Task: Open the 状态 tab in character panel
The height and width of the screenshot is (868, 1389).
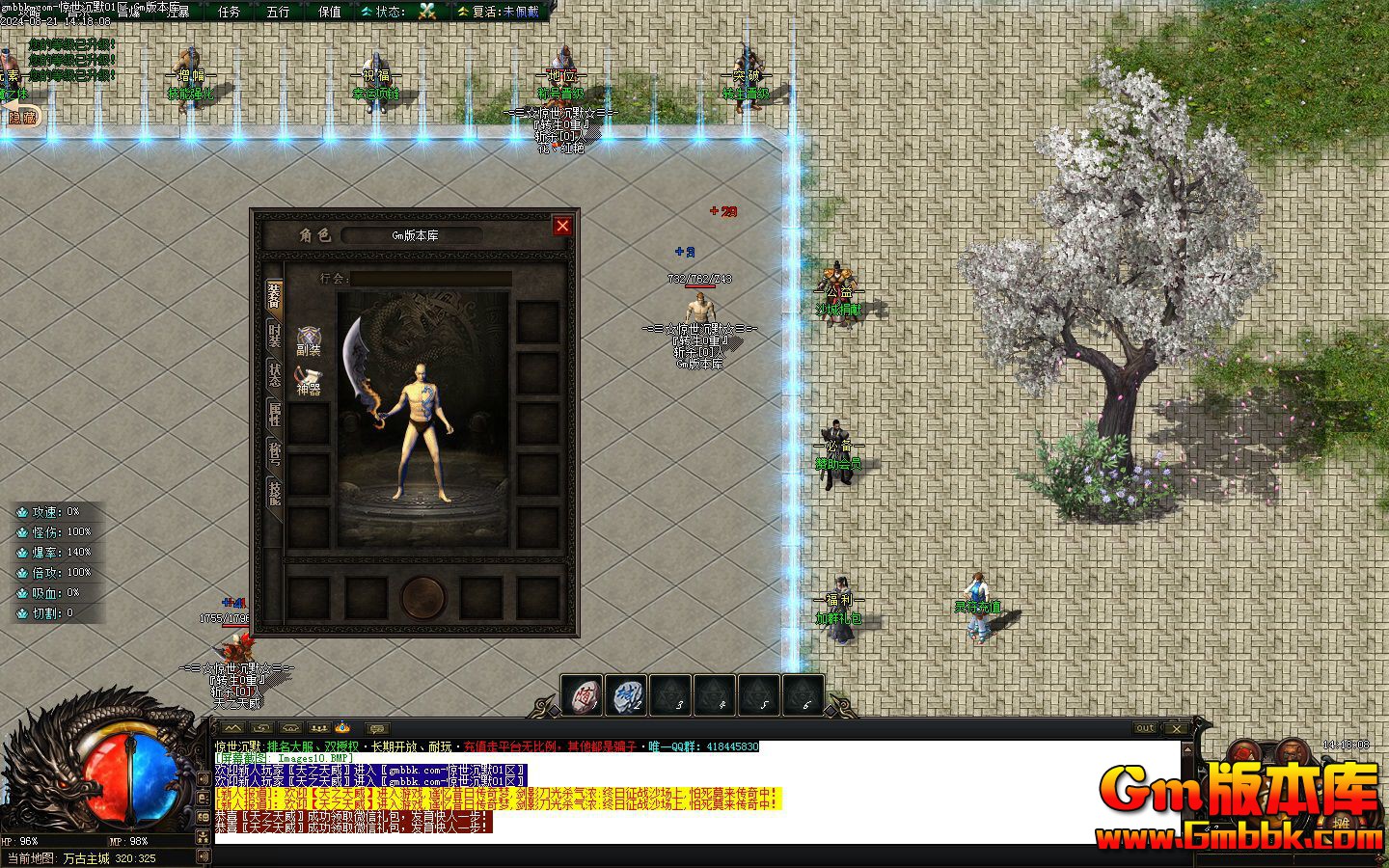Action: click(x=275, y=375)
